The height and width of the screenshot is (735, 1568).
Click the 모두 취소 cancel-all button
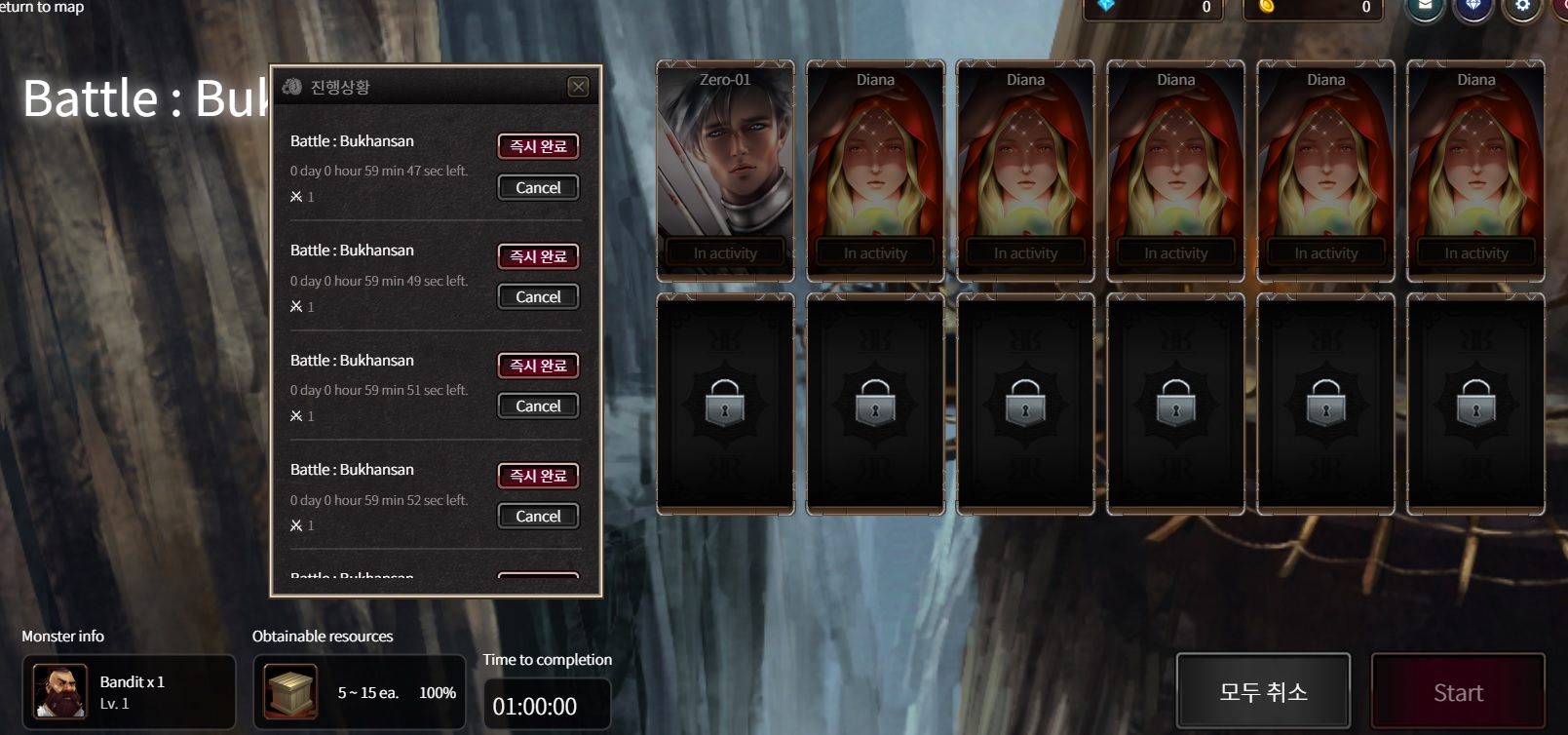1263,692
